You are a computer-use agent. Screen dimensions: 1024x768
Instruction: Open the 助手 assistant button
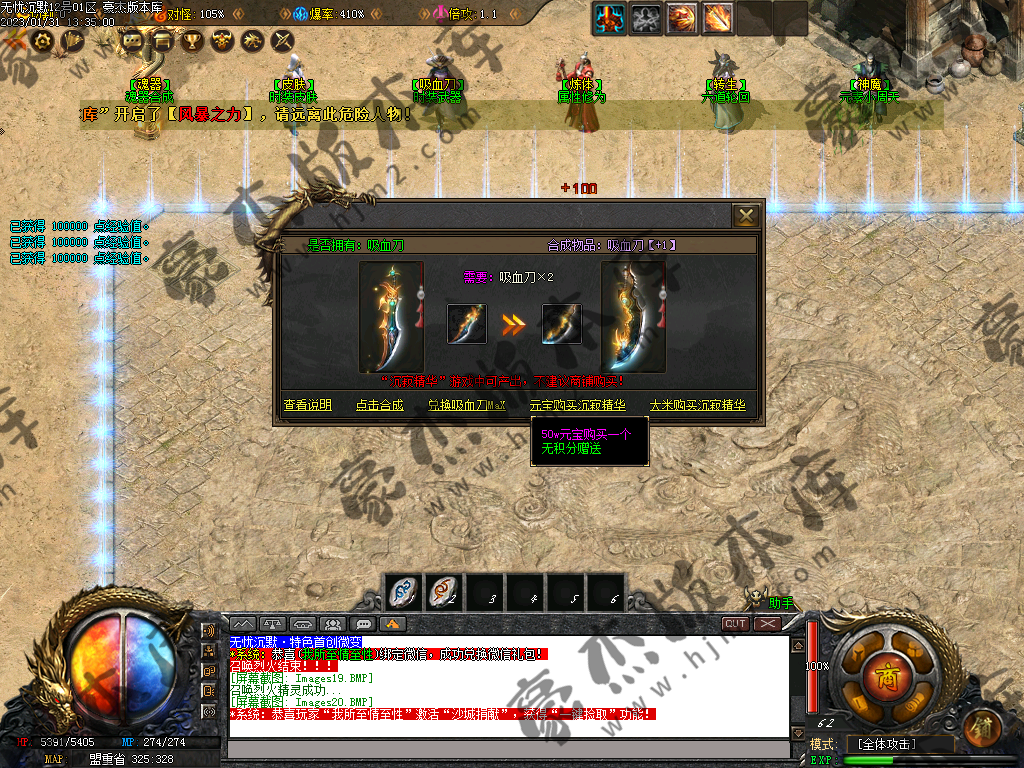[x=781, y=603]
